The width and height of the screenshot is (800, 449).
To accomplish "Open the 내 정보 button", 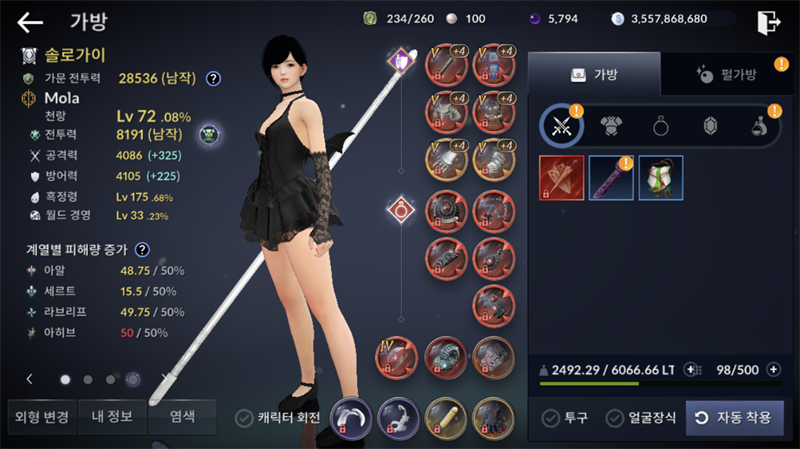I will point(111,417).
